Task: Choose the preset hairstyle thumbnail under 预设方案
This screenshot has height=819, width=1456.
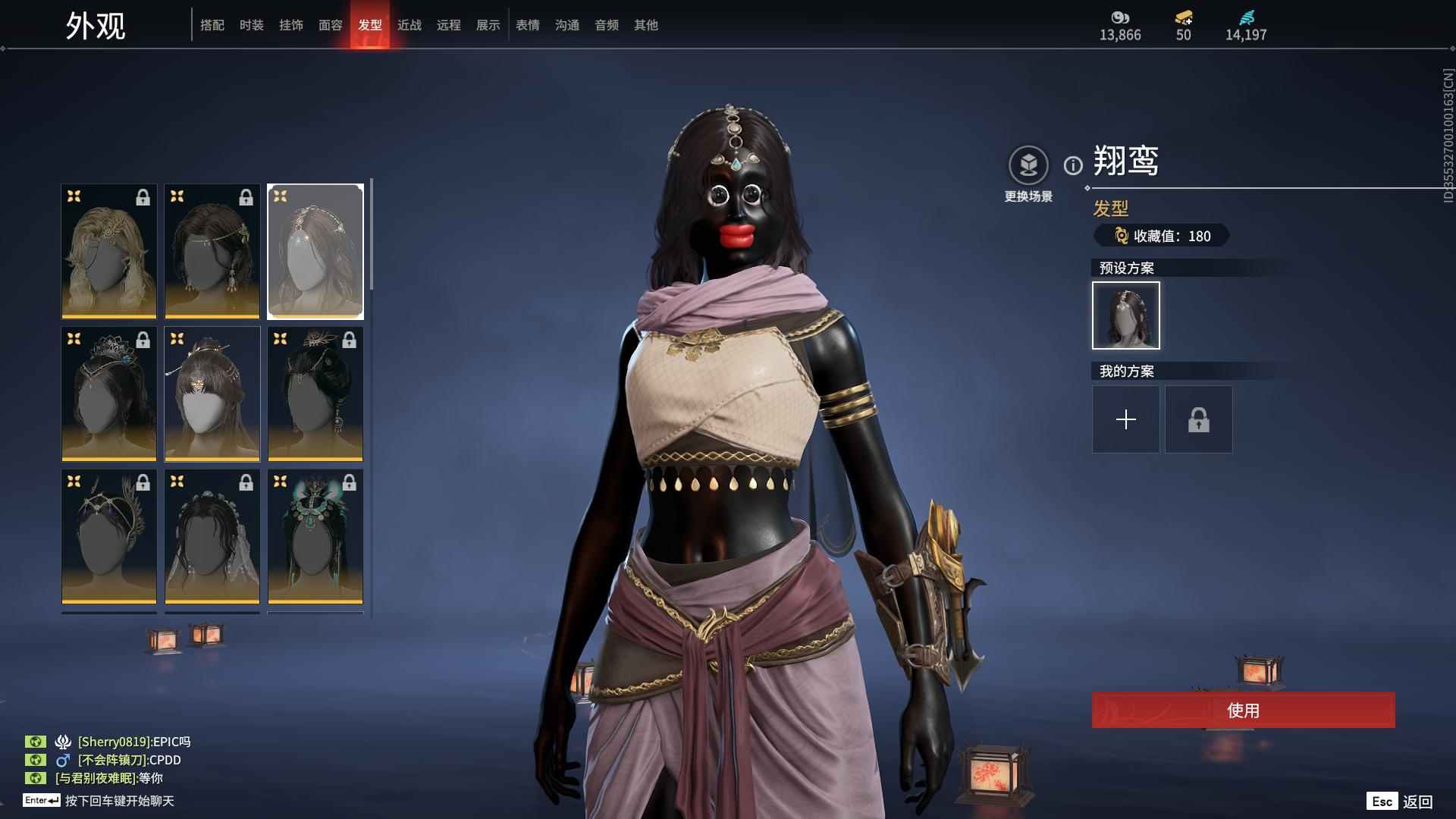Action: (1125, 315)
